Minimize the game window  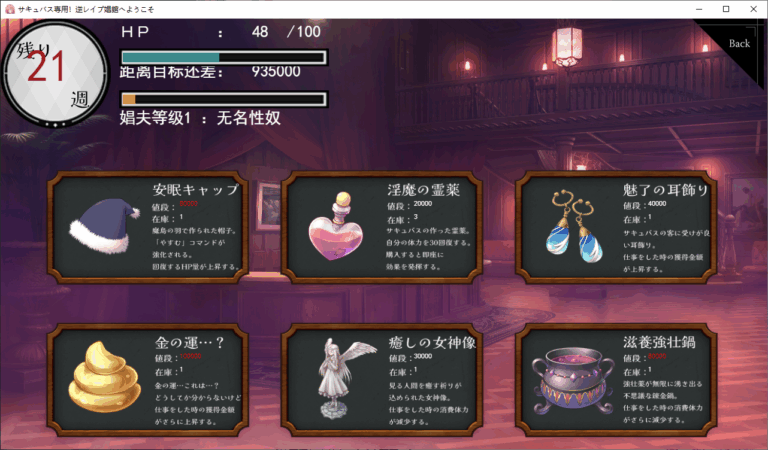[x=697, y=9]
